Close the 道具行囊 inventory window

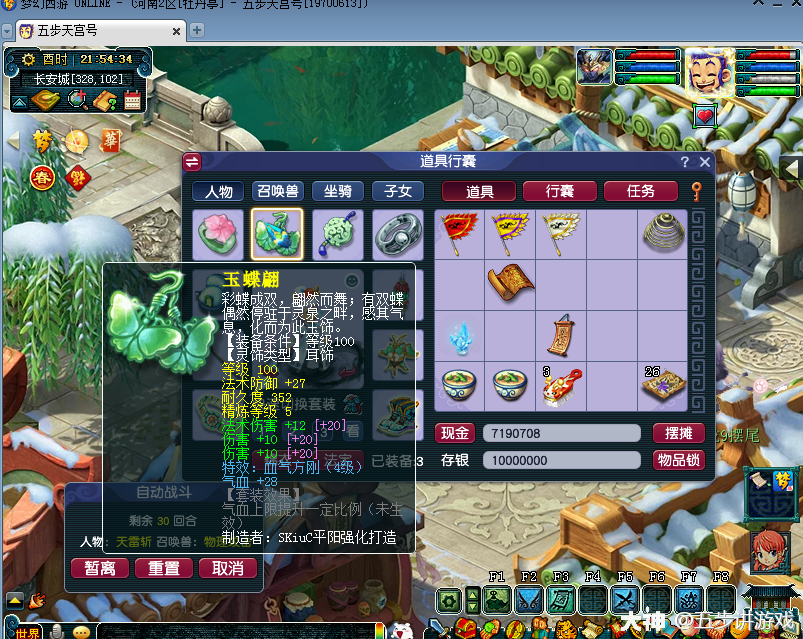704,162
